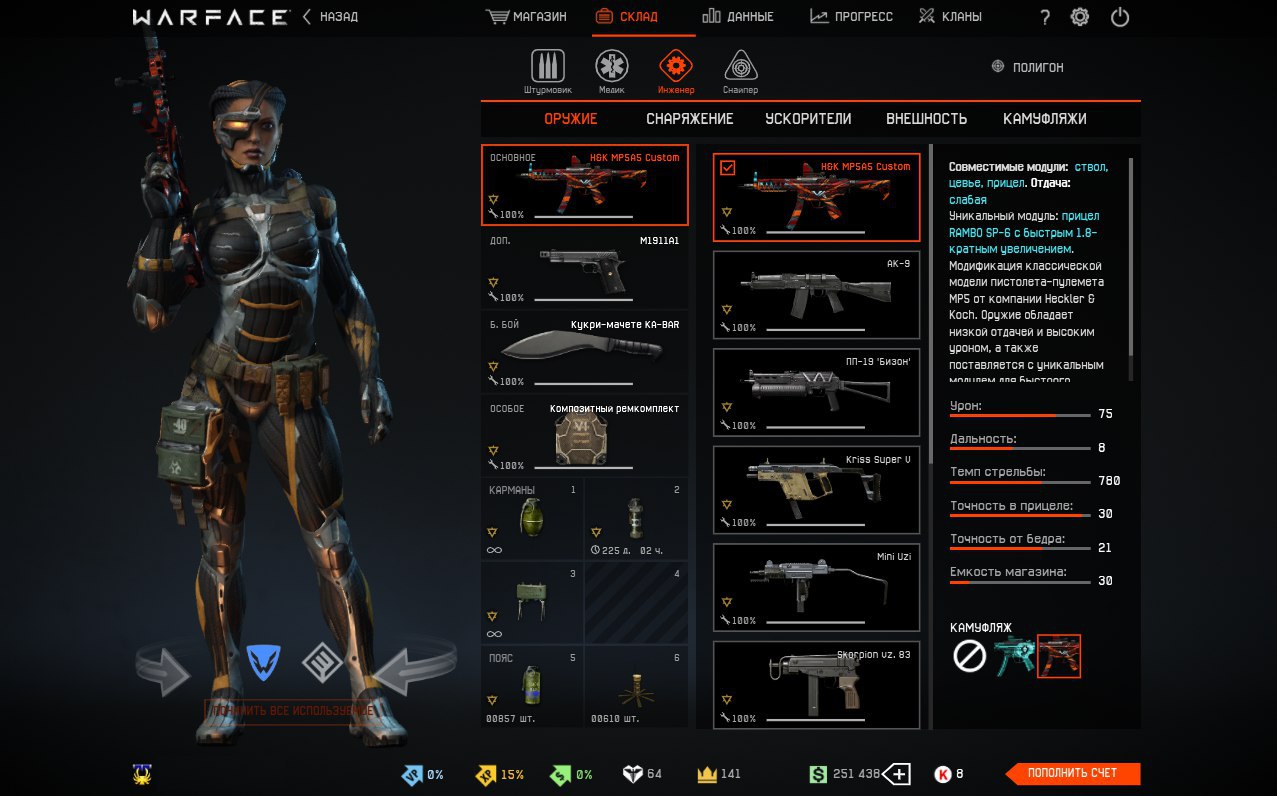Open the КЛАНЫ section
The width and height of the screenshot is (1277, 796).
coord(950,17)
